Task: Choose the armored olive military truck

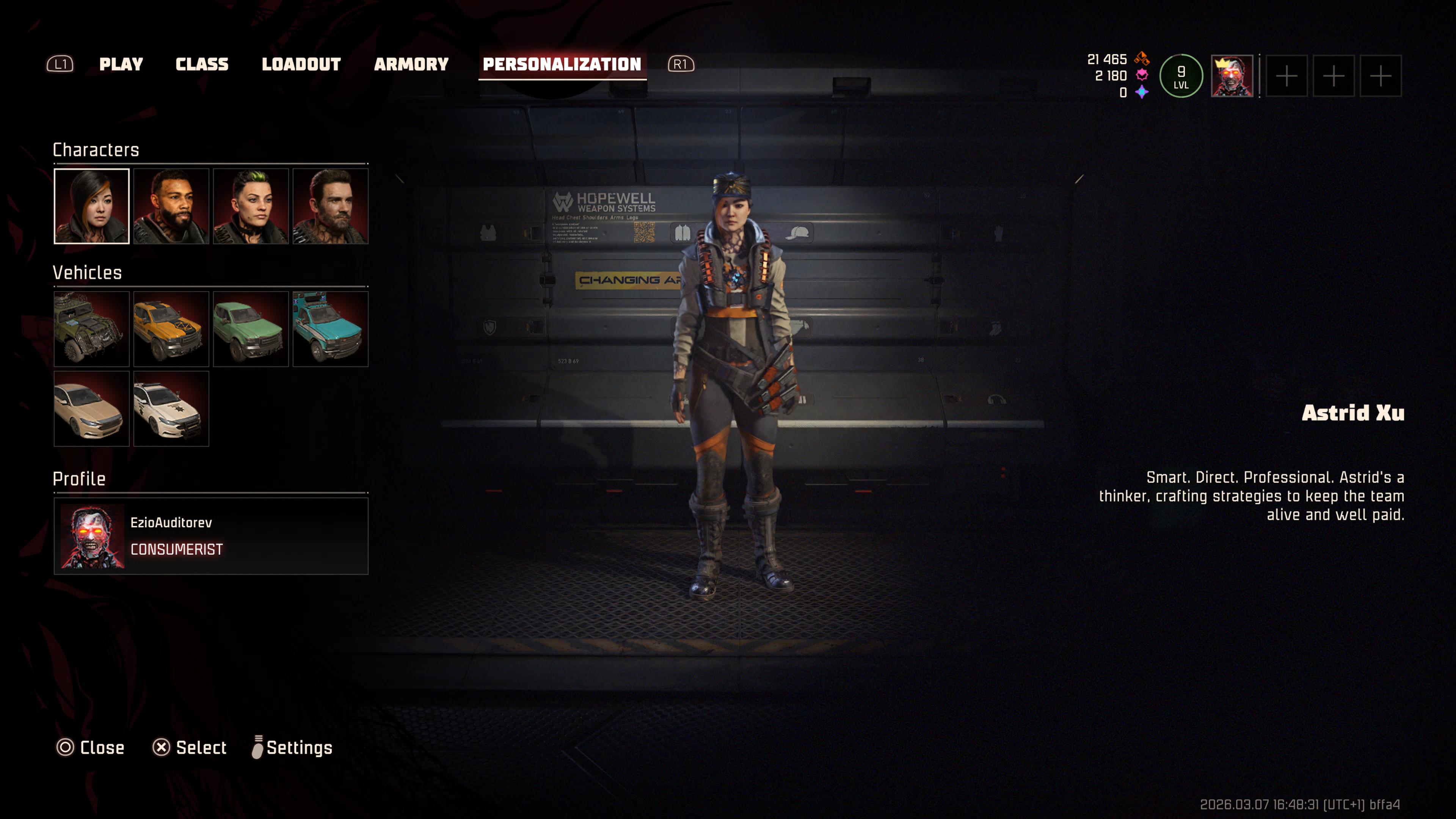Action: point(91,329)
